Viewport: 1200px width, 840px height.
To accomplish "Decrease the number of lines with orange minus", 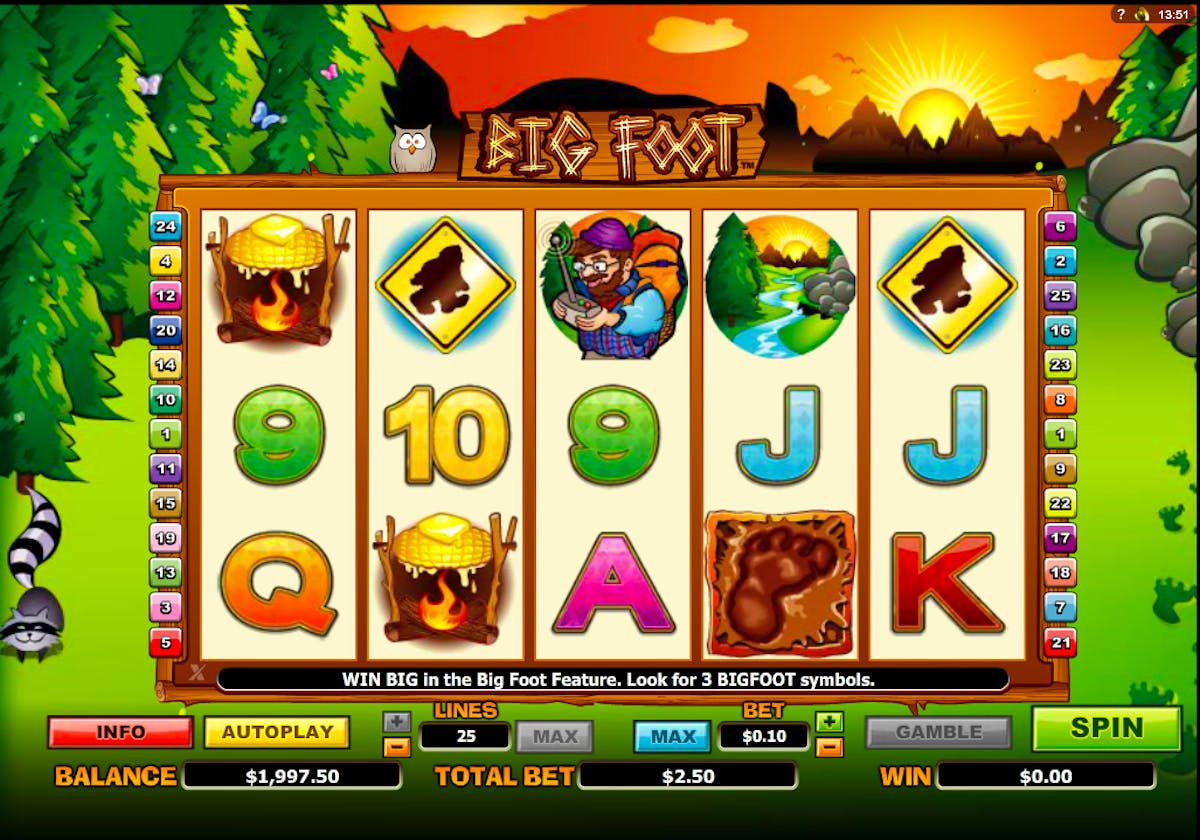I will click(396, 747).
